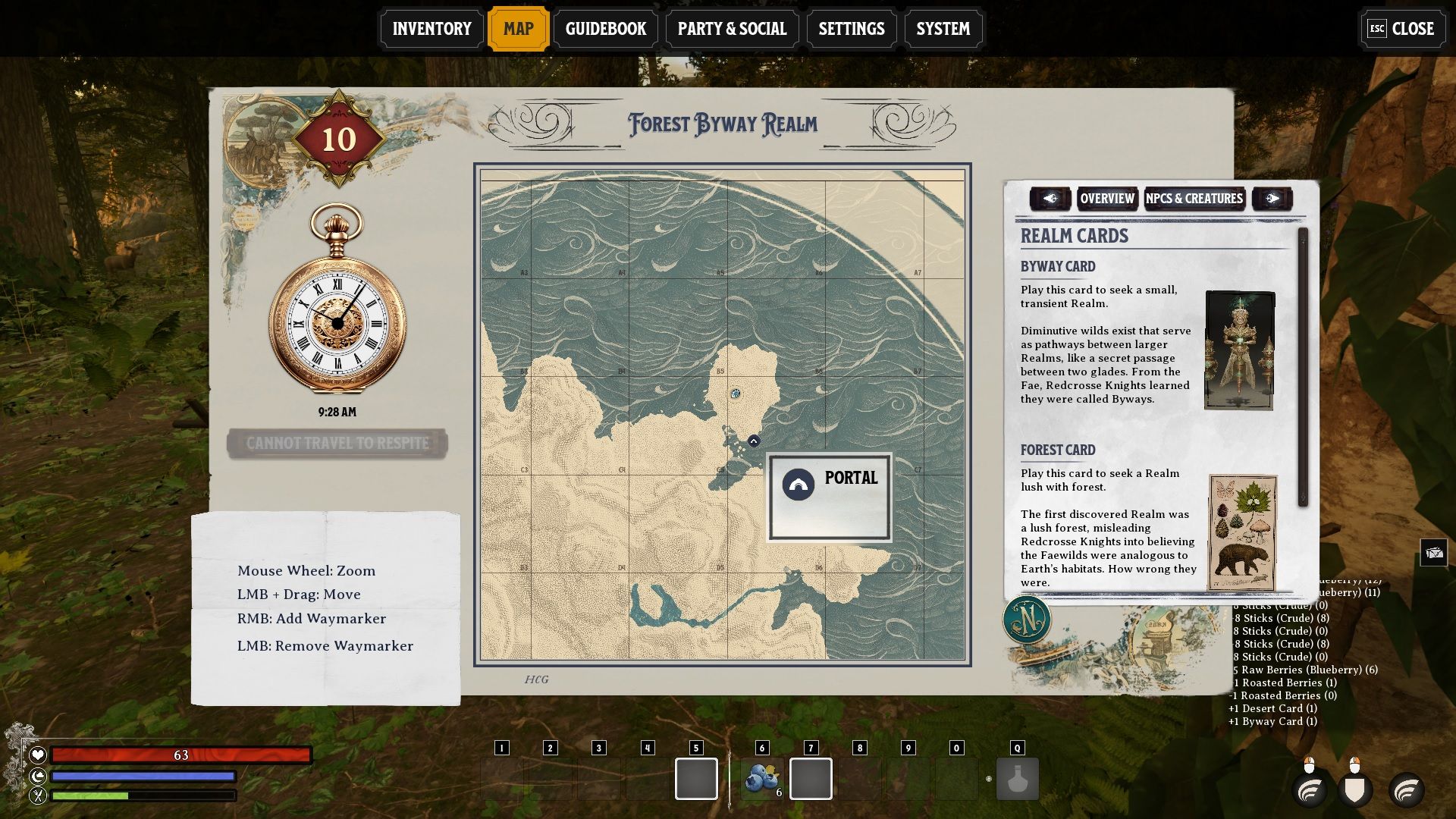Screen dimensions: 1456x819
Task: Show the realm Overview panel
Action: click(x=1107, y=199)
